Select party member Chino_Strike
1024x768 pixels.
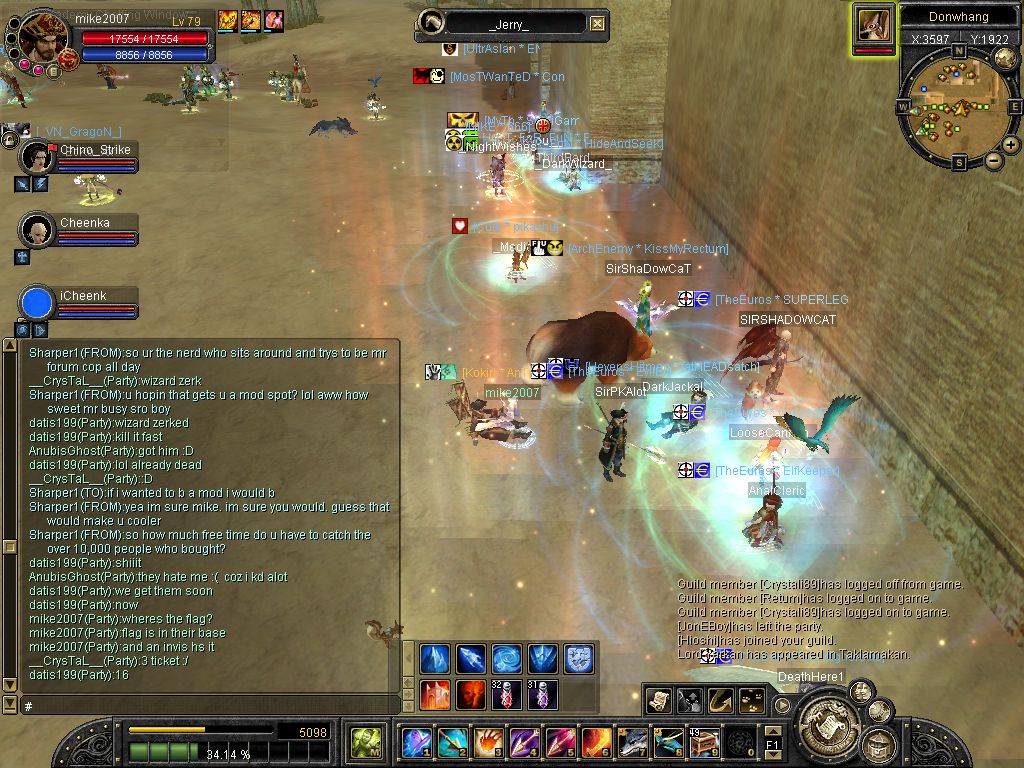click(38, 157)
